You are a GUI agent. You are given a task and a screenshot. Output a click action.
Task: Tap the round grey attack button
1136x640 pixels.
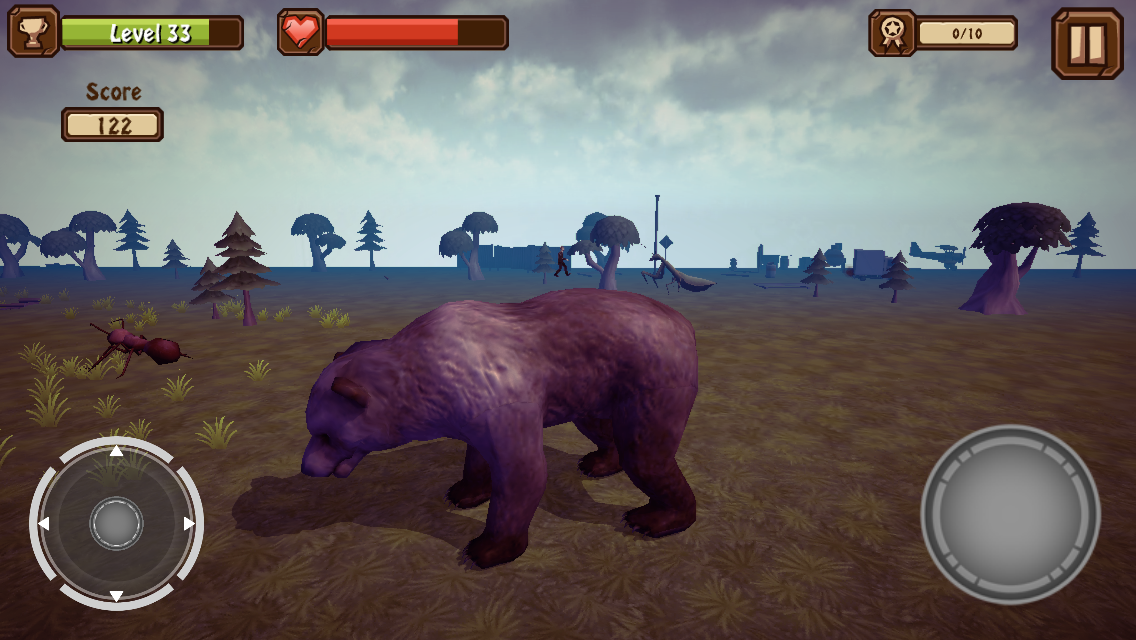pyautogui.click(x=1010, y=514)
